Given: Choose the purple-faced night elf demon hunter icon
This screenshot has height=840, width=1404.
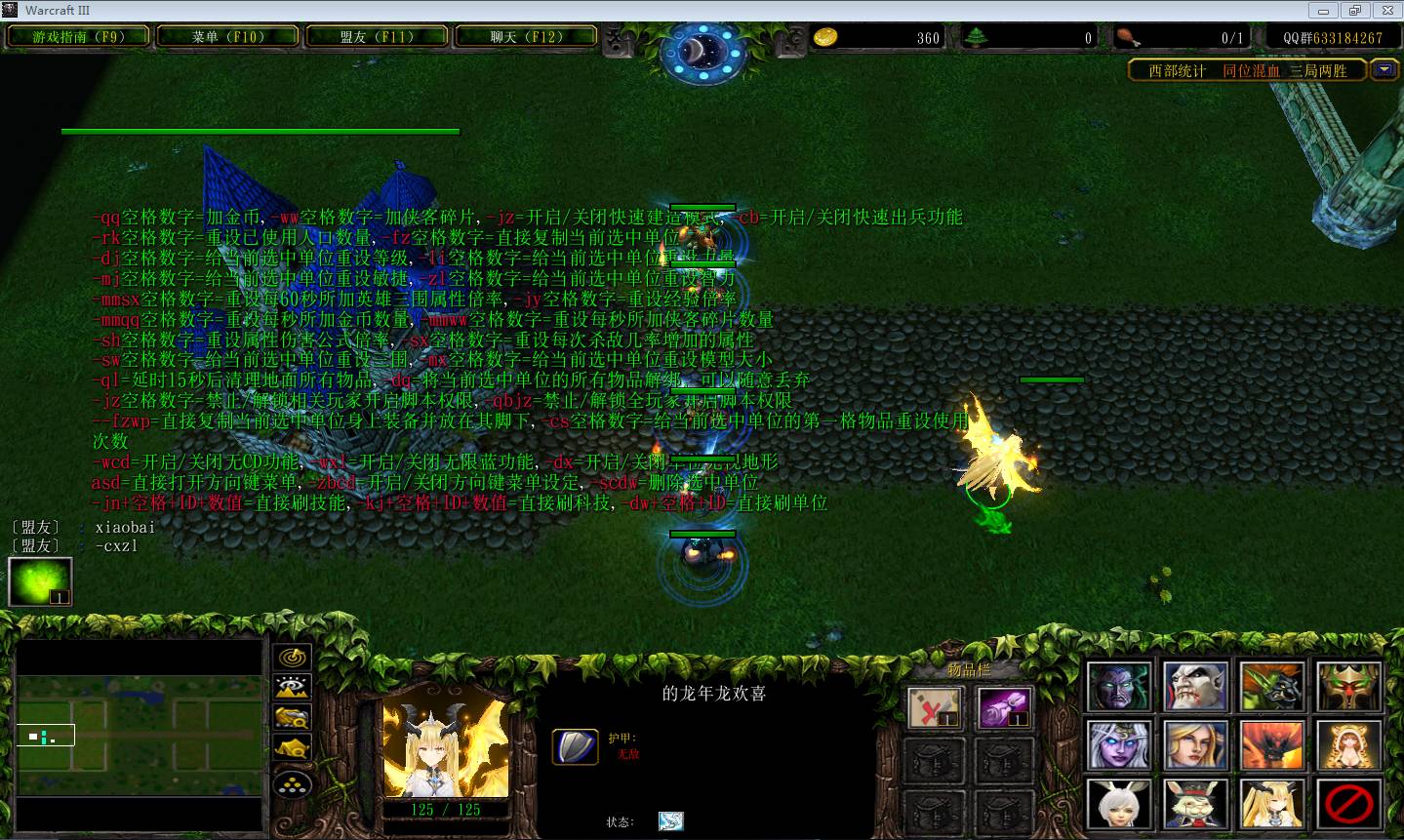Looking at the screenshot, I should (1118, 687).
